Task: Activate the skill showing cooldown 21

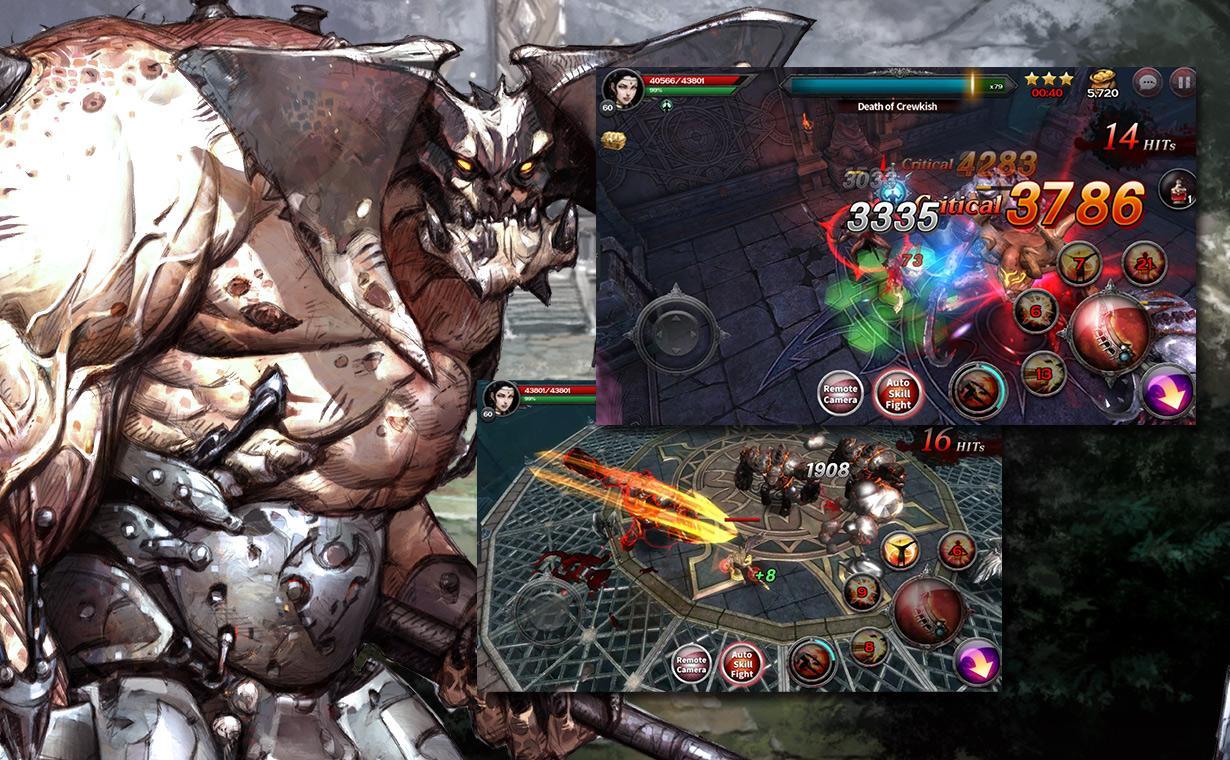Action: point(1144,263)
